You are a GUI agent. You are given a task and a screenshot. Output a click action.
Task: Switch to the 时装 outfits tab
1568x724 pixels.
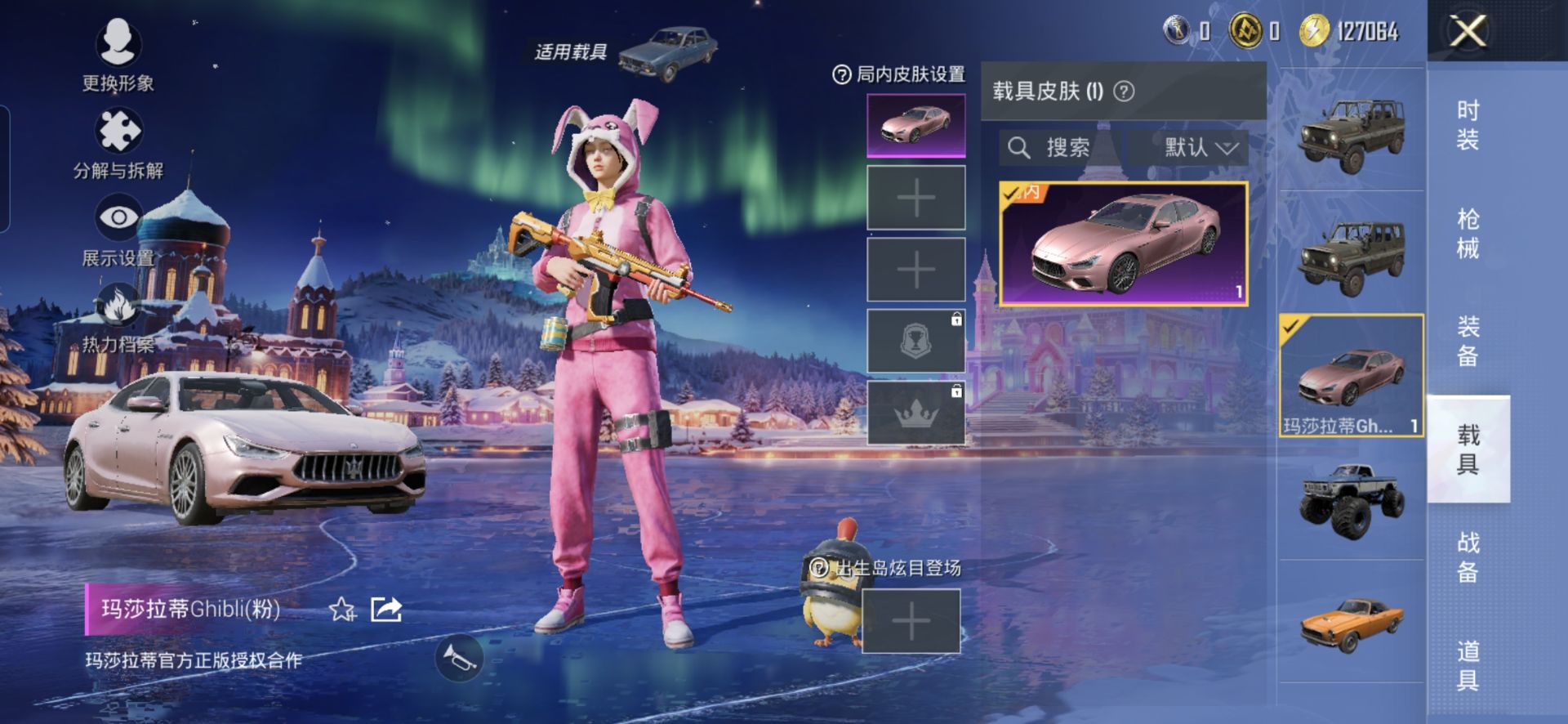[x=1468, y=124]
